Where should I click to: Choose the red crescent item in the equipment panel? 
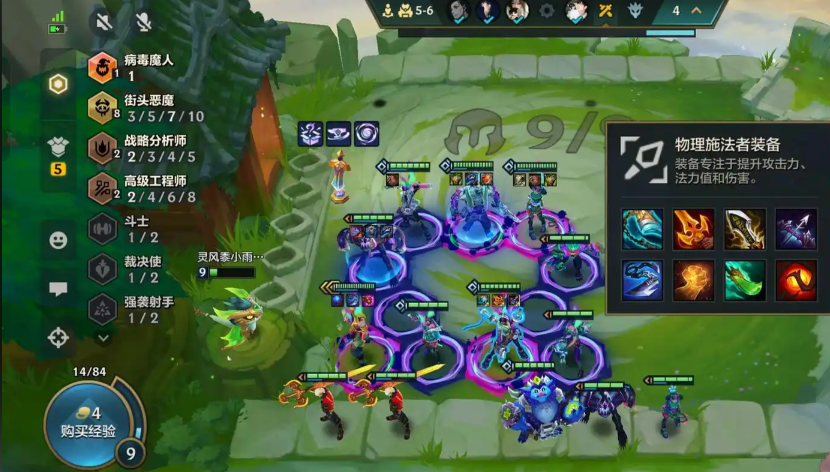[x=796, y=280]
